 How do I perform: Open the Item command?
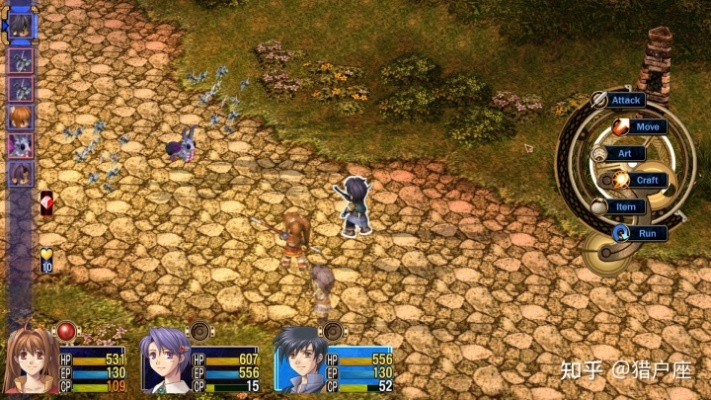[x=625, y=207]
